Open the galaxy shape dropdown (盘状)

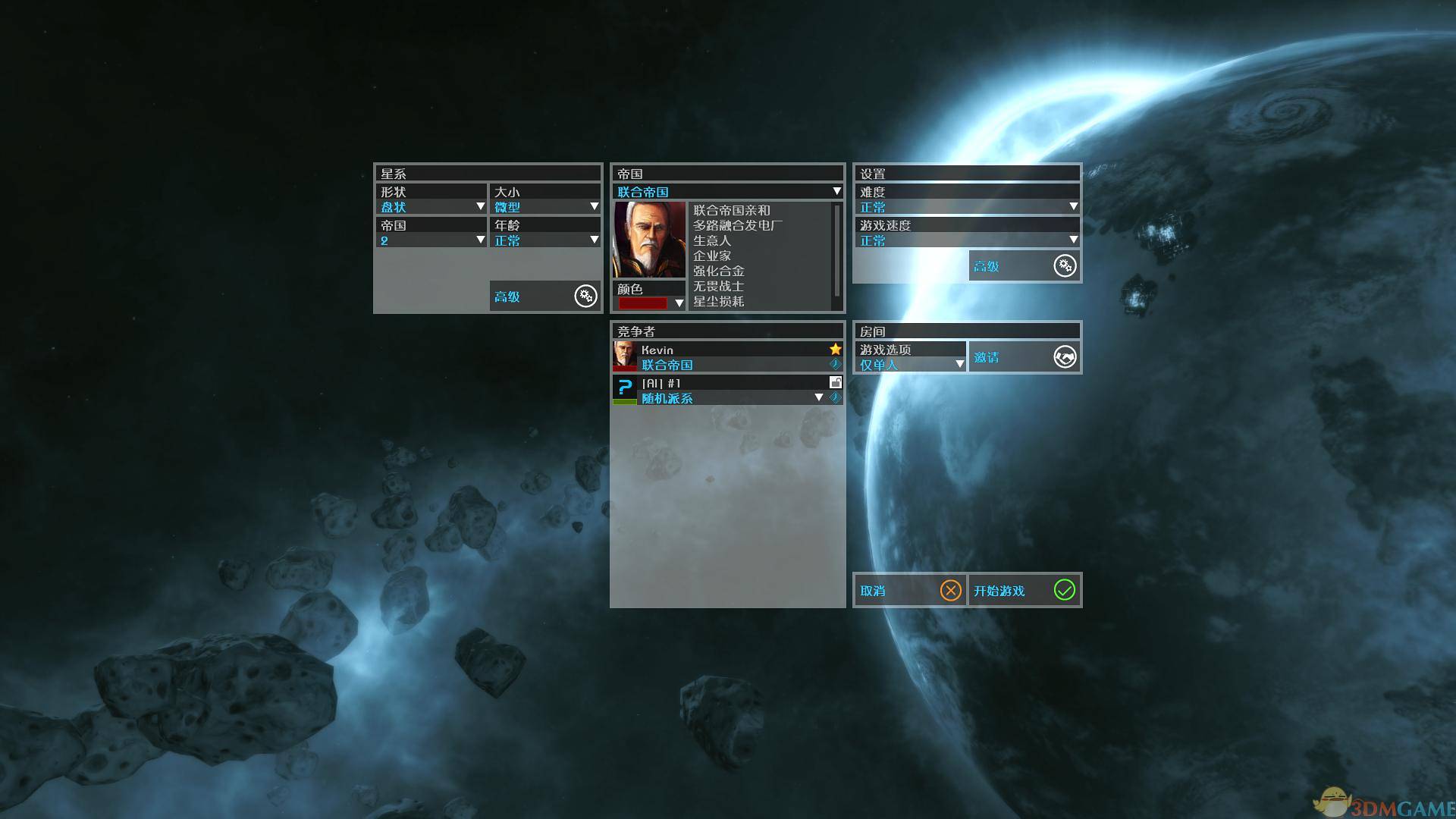click(431, 207)
